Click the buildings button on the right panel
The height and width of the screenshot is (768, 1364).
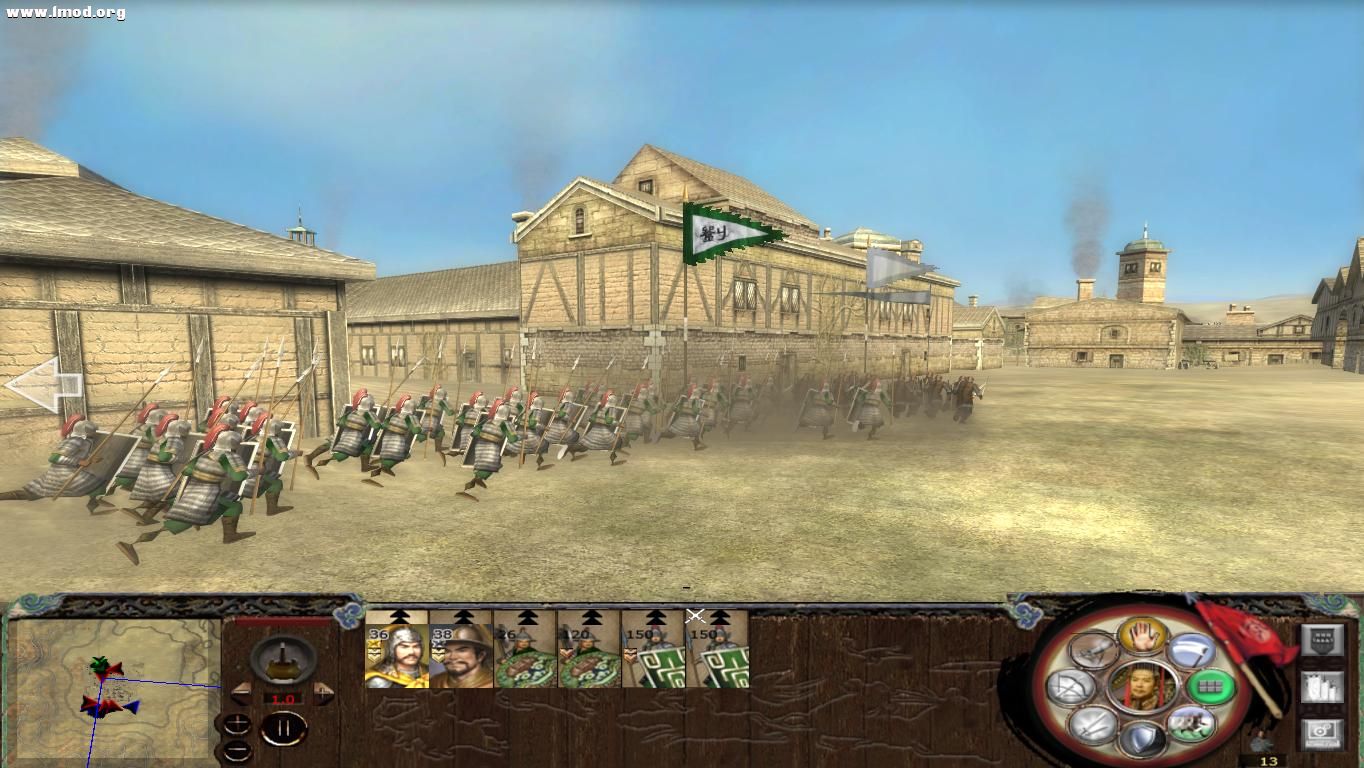(1322, 687)
